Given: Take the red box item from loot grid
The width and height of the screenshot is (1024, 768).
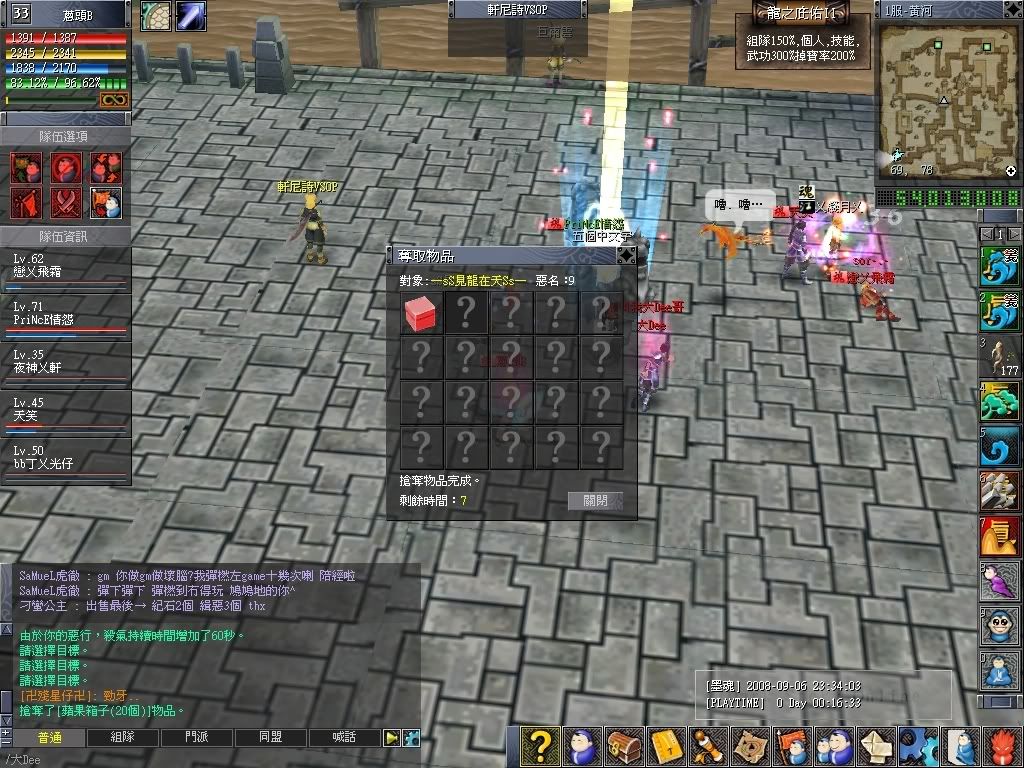Looking at the screenshot, I should pyautogui.click(x=422, y=314).
